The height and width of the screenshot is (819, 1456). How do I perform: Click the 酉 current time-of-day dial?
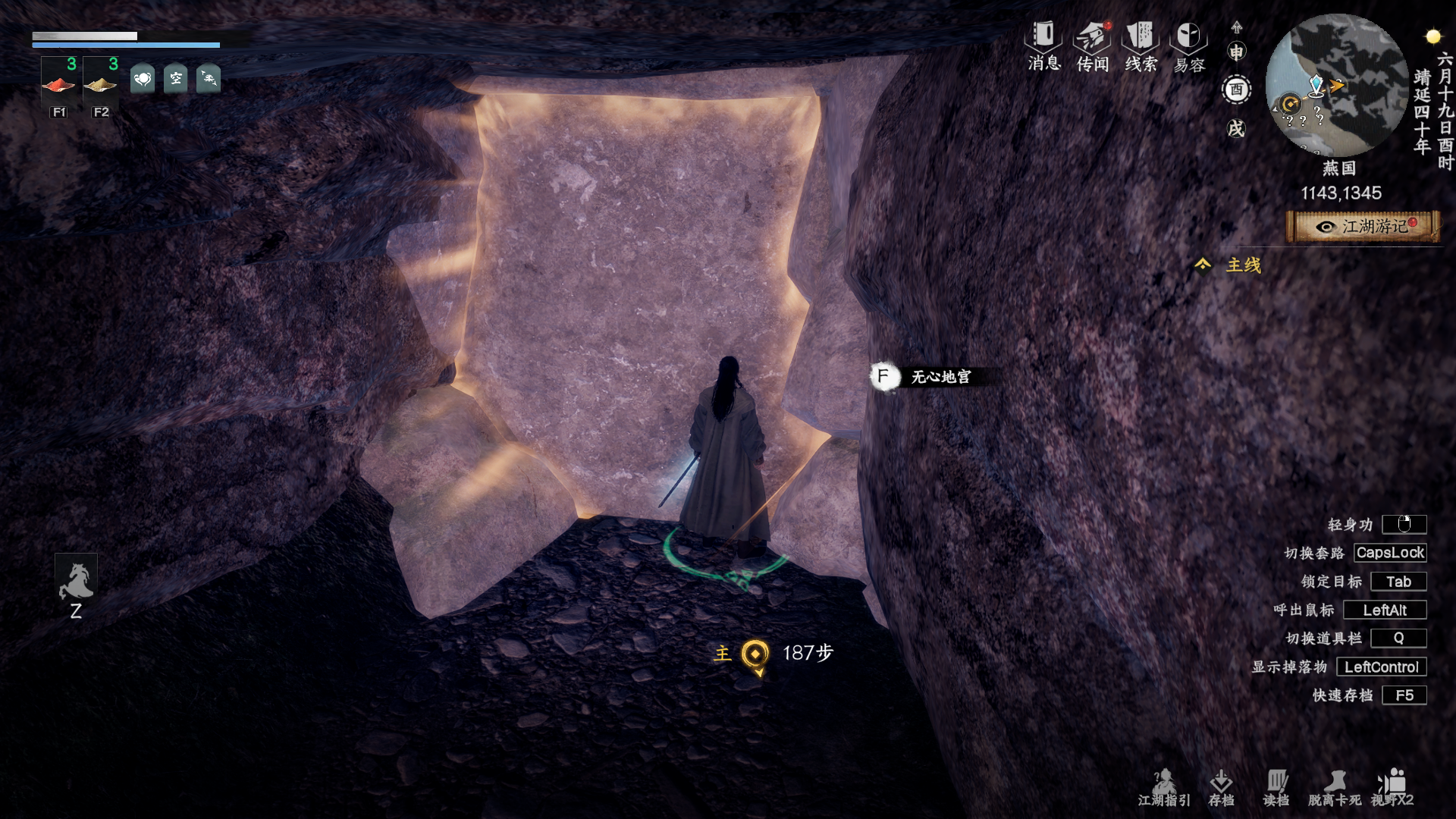point(1237,89)
